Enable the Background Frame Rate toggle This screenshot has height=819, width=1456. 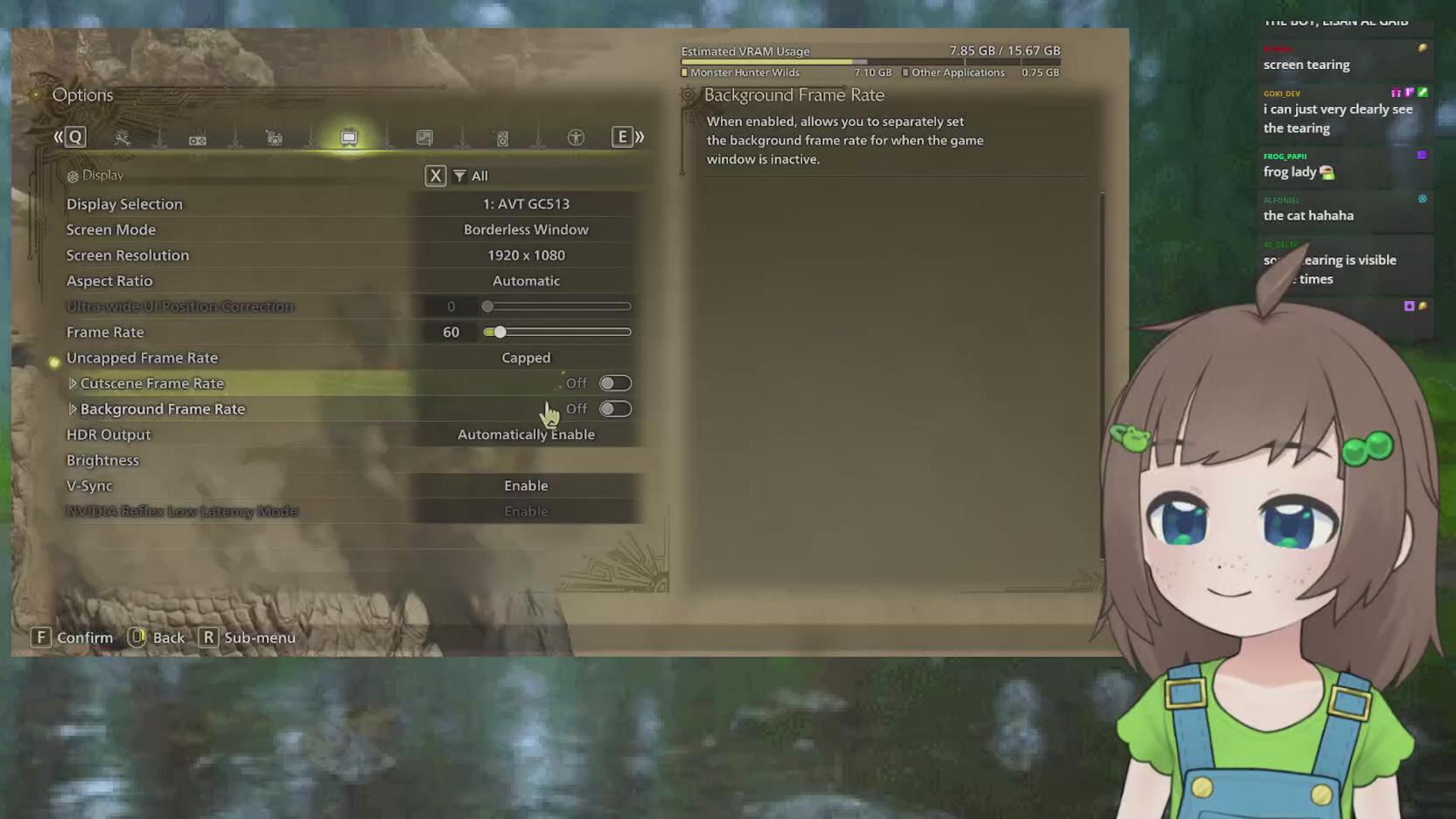pyautogui.click(x=615, y=409)
